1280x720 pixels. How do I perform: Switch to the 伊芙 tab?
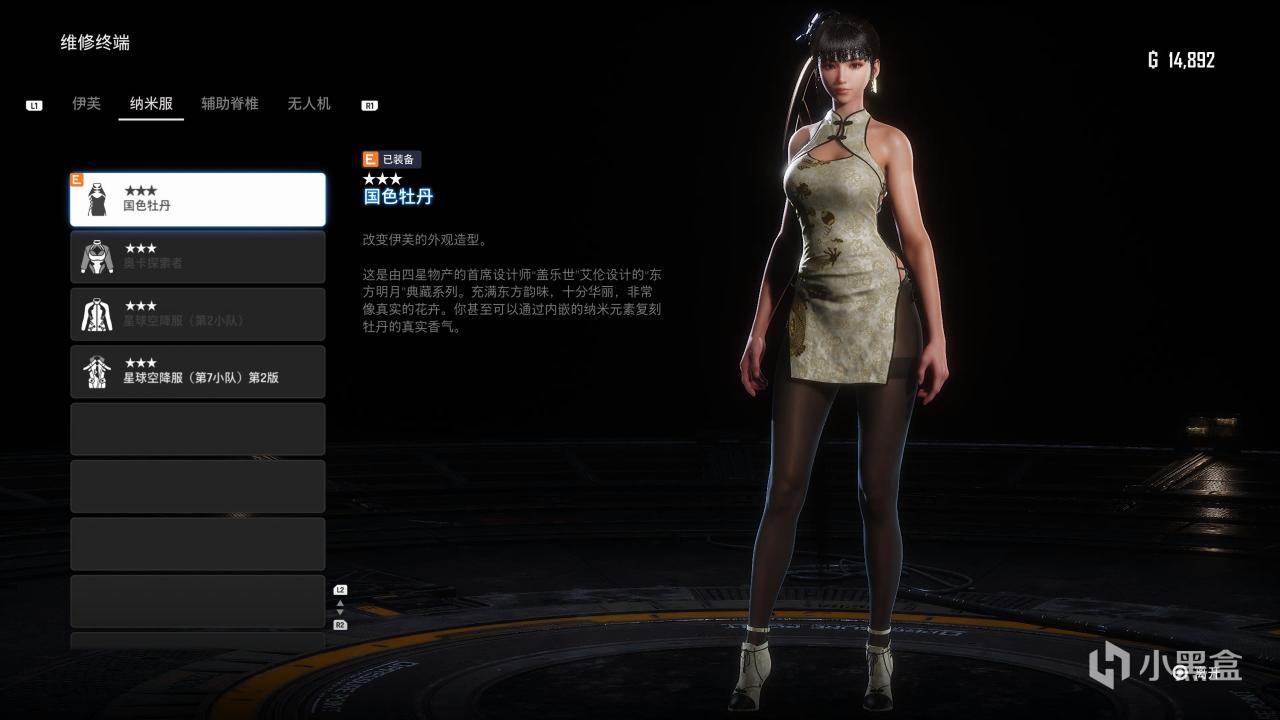click(86, 103)
